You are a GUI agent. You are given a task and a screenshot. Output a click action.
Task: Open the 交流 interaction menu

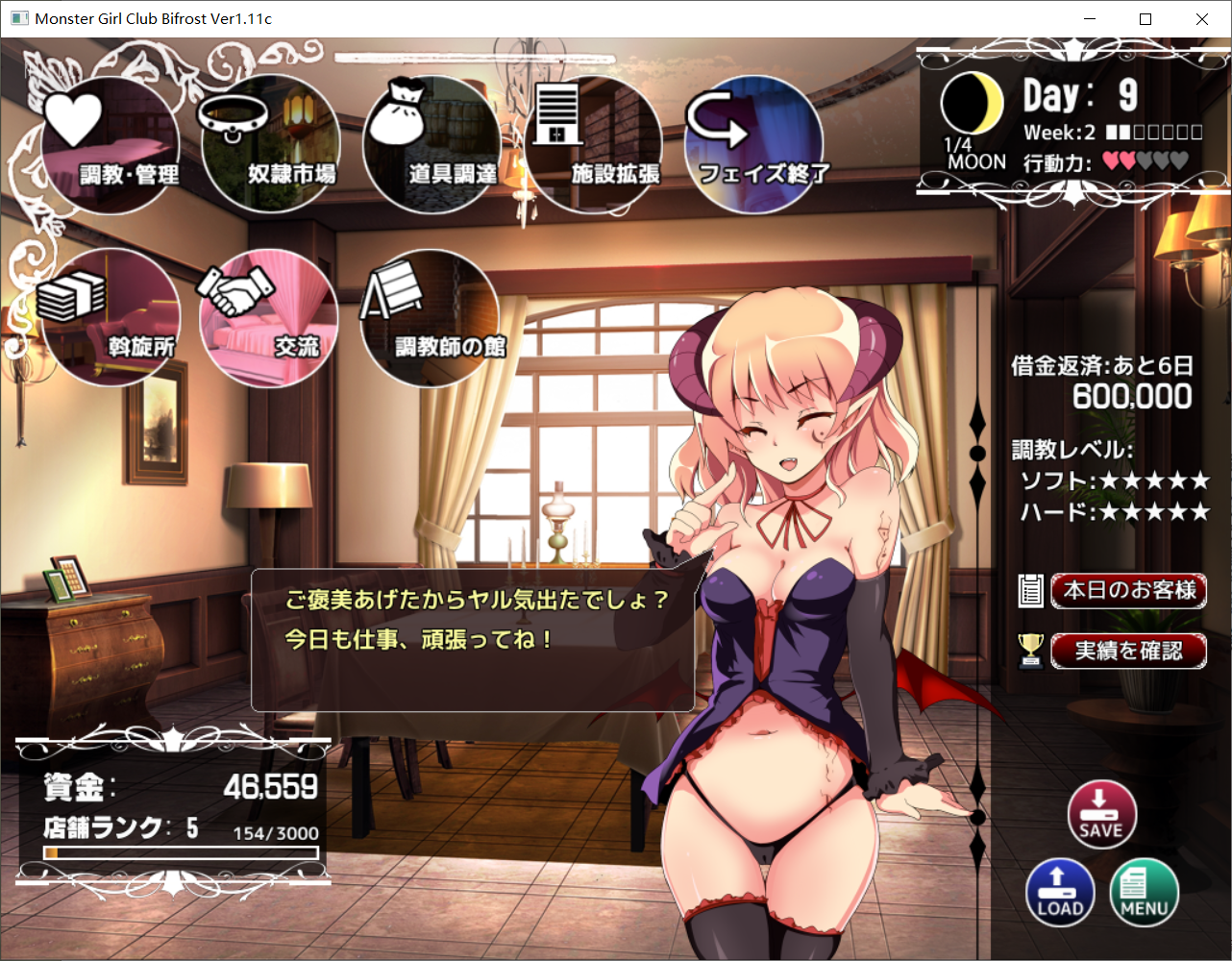[268, 319]
